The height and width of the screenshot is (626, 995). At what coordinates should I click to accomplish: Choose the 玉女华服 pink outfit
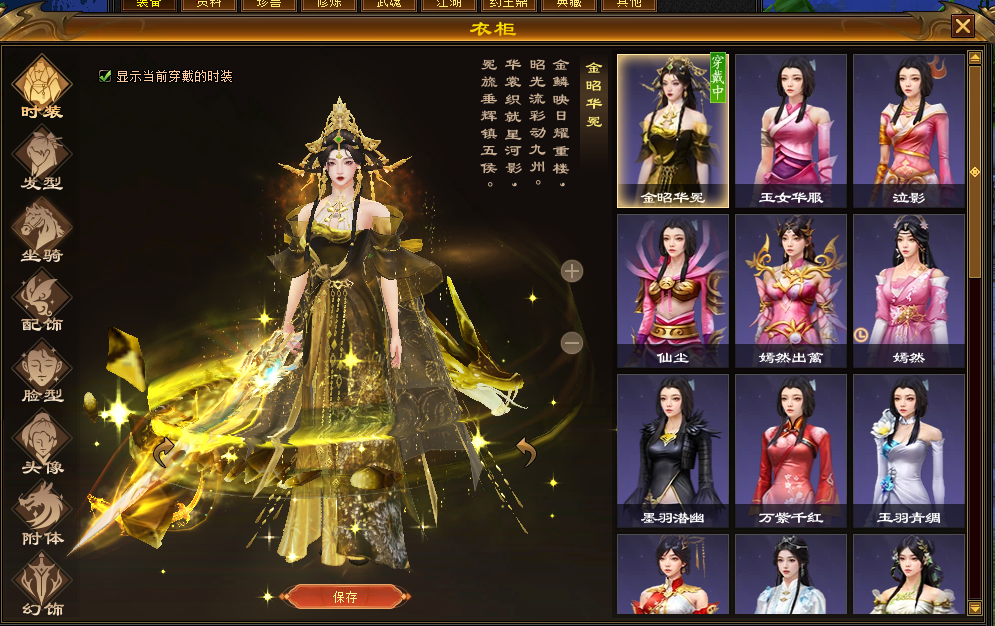(x=791, y=130)
